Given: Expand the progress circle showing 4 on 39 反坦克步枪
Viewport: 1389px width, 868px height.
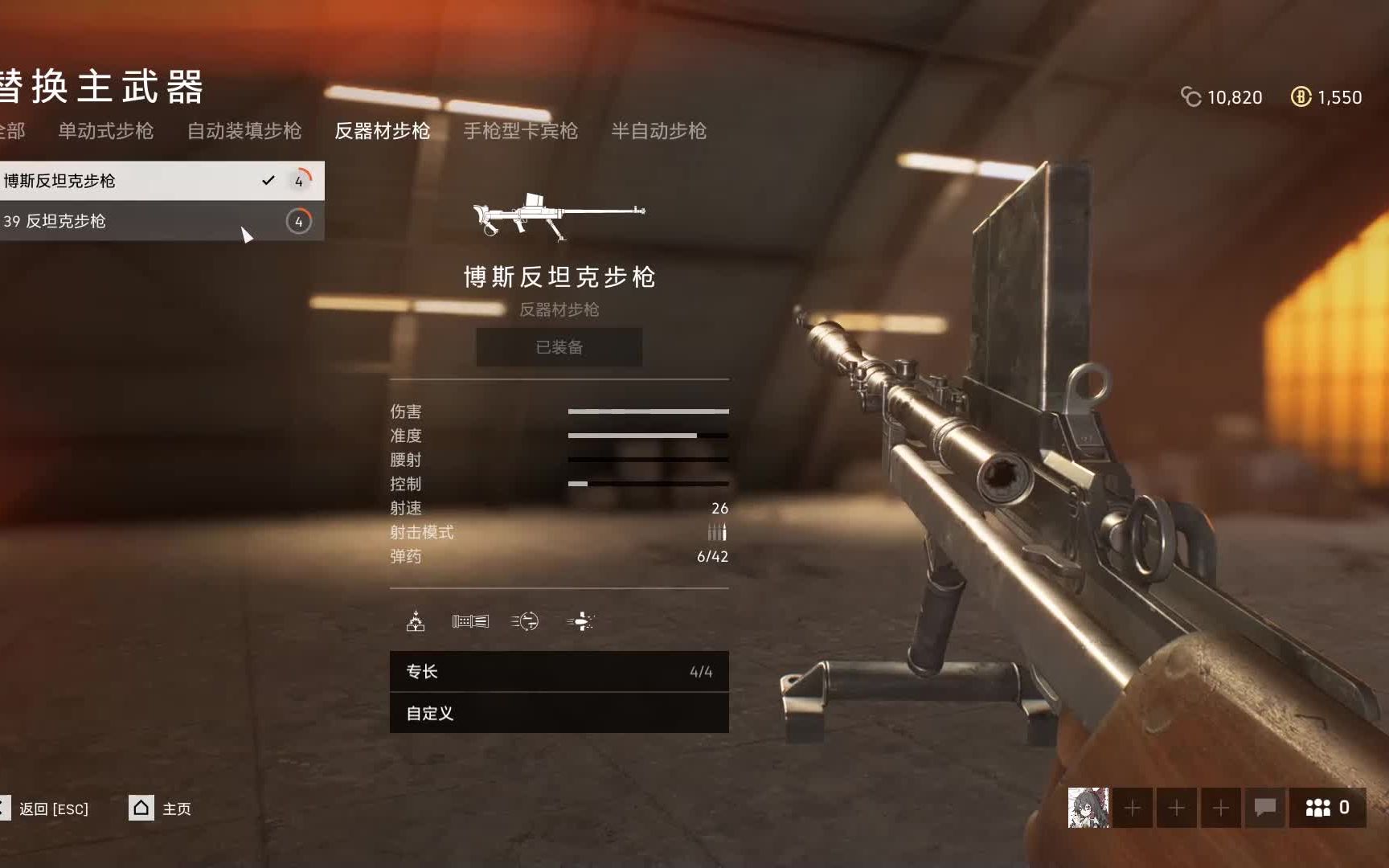Looking at the screenshot, I should 299,222.
